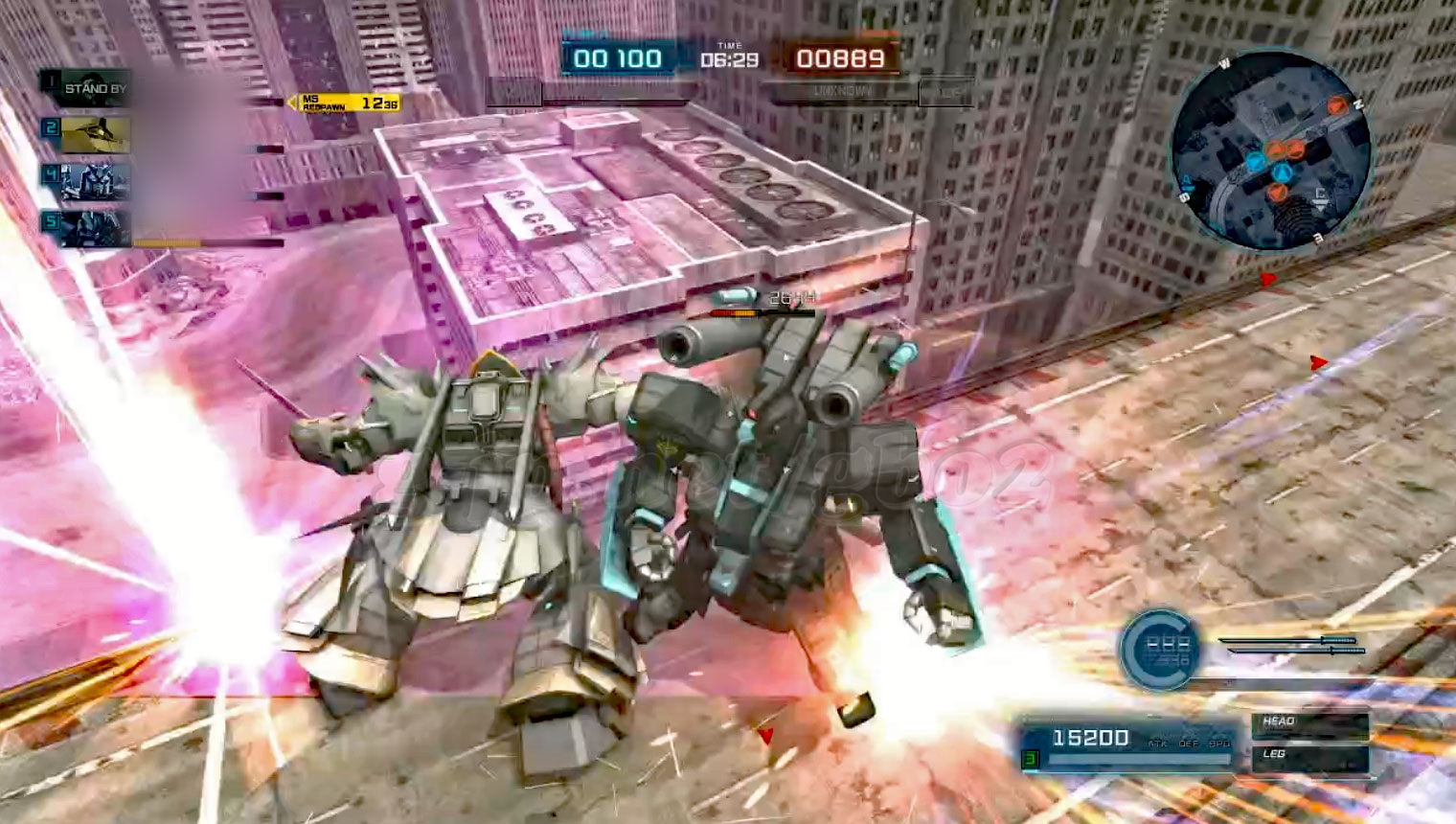The image size is (1456, 824).
Task: Click the HEAD damage indicator
Action: click(1308, 722)
